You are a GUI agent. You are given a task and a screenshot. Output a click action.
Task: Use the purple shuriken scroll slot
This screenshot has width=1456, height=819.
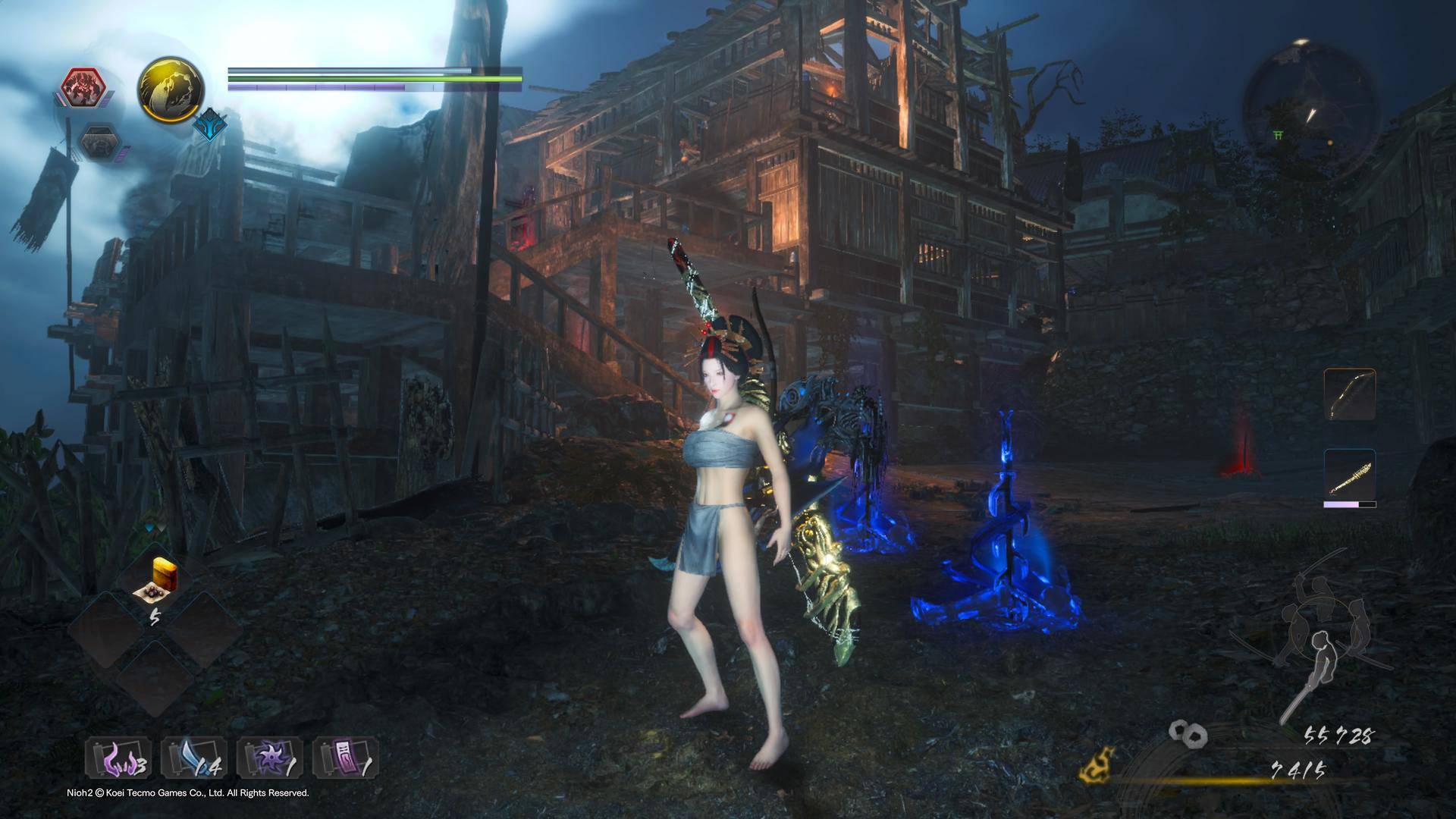tap(270, 758)
